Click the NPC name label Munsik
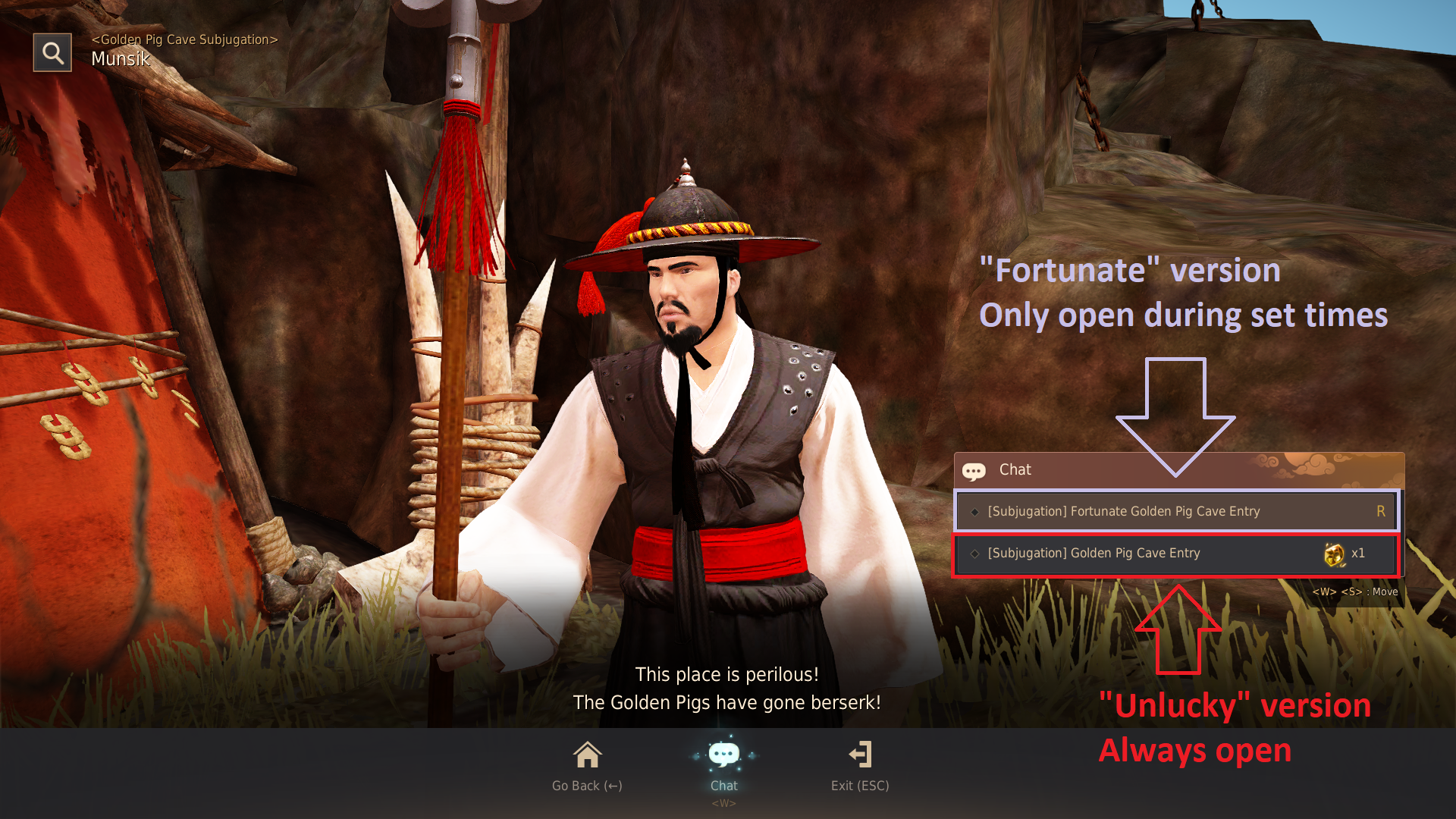The image size is (1456, 819). (x=120, y=59)
